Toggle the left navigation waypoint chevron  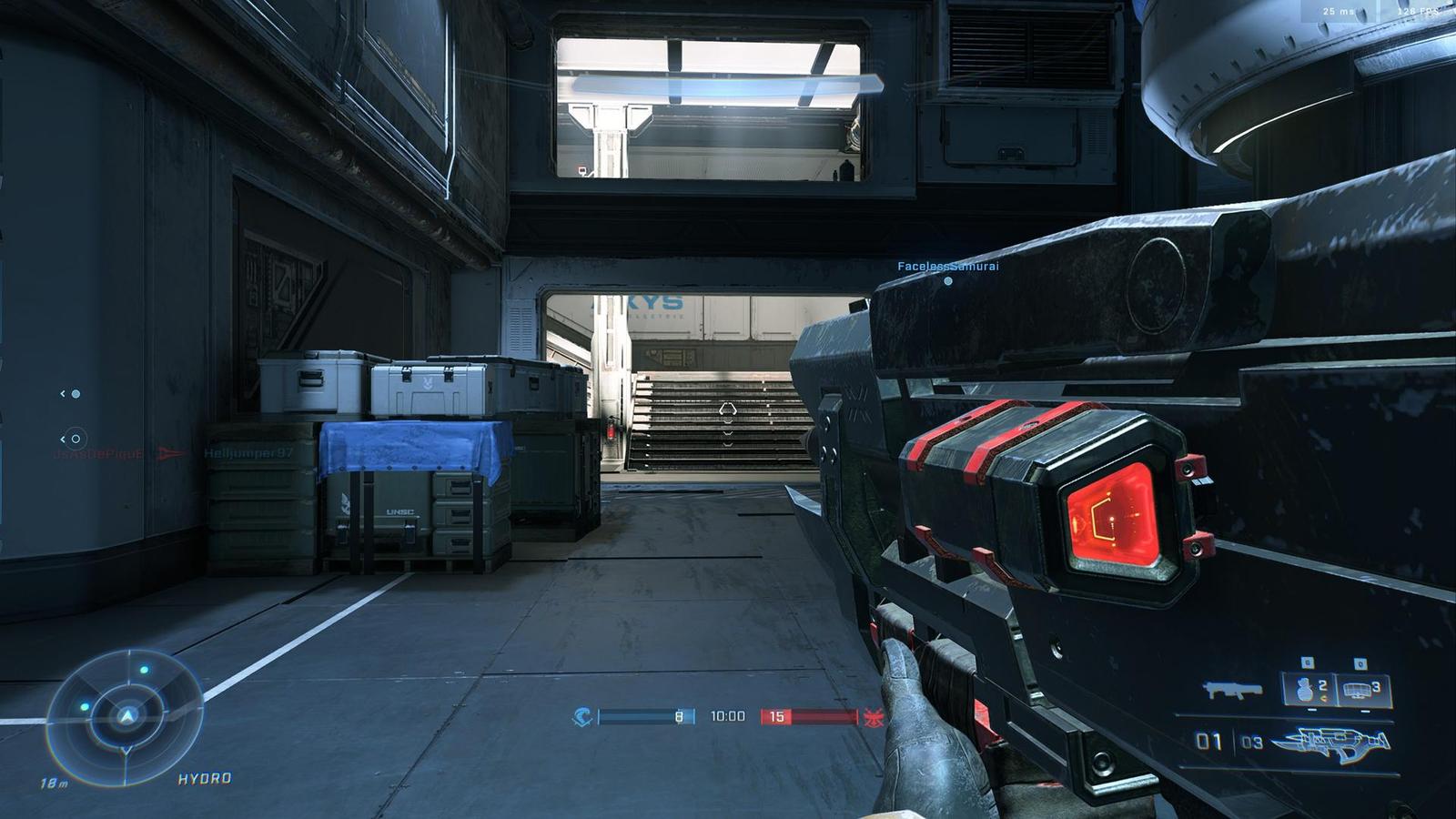pos(64,395)
